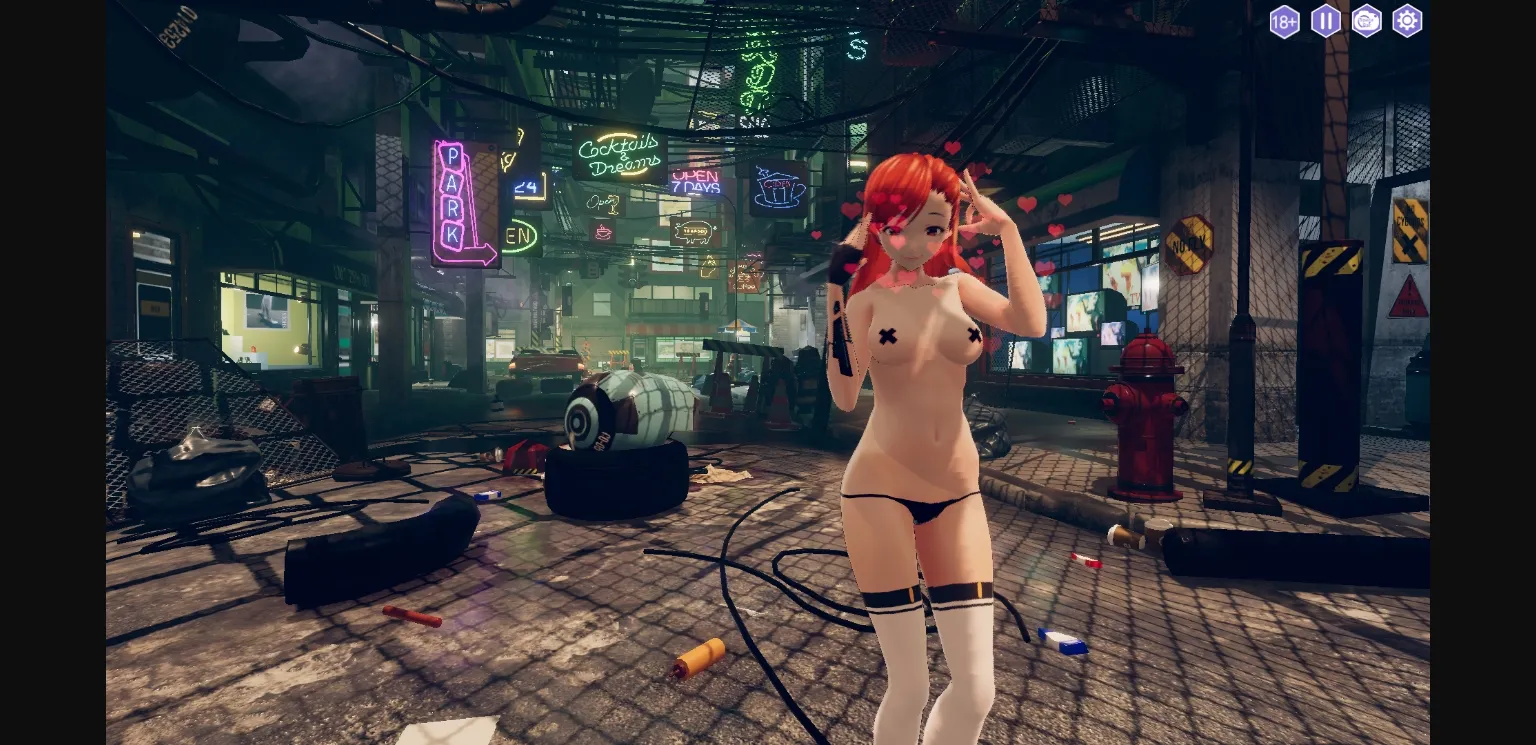Click the Cocktails & Dreams sign
The height and width of the screenshot is (745, 1536).
(617, 152)
